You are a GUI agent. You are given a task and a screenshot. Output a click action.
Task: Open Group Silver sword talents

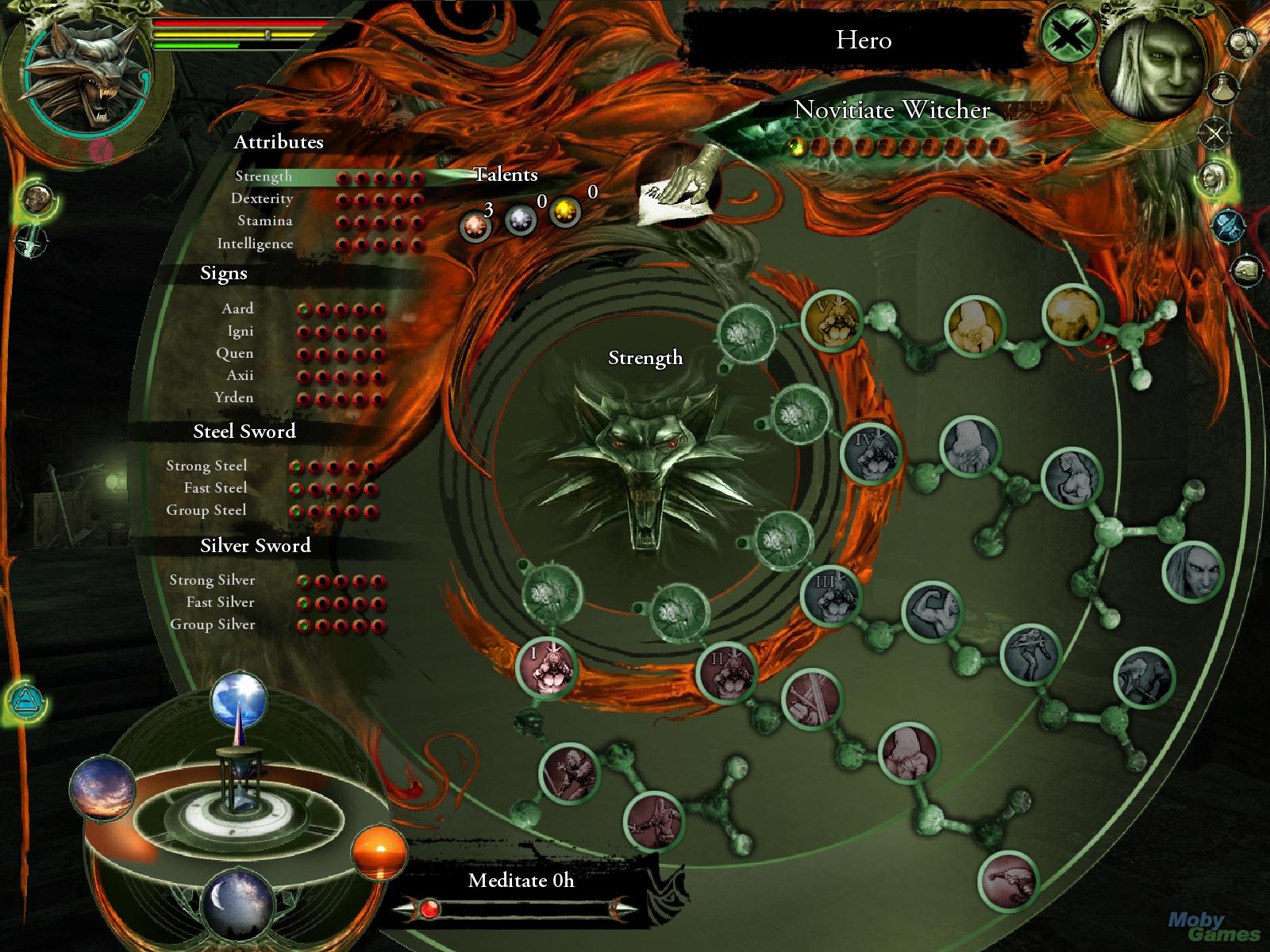click(x=212, y=625)
